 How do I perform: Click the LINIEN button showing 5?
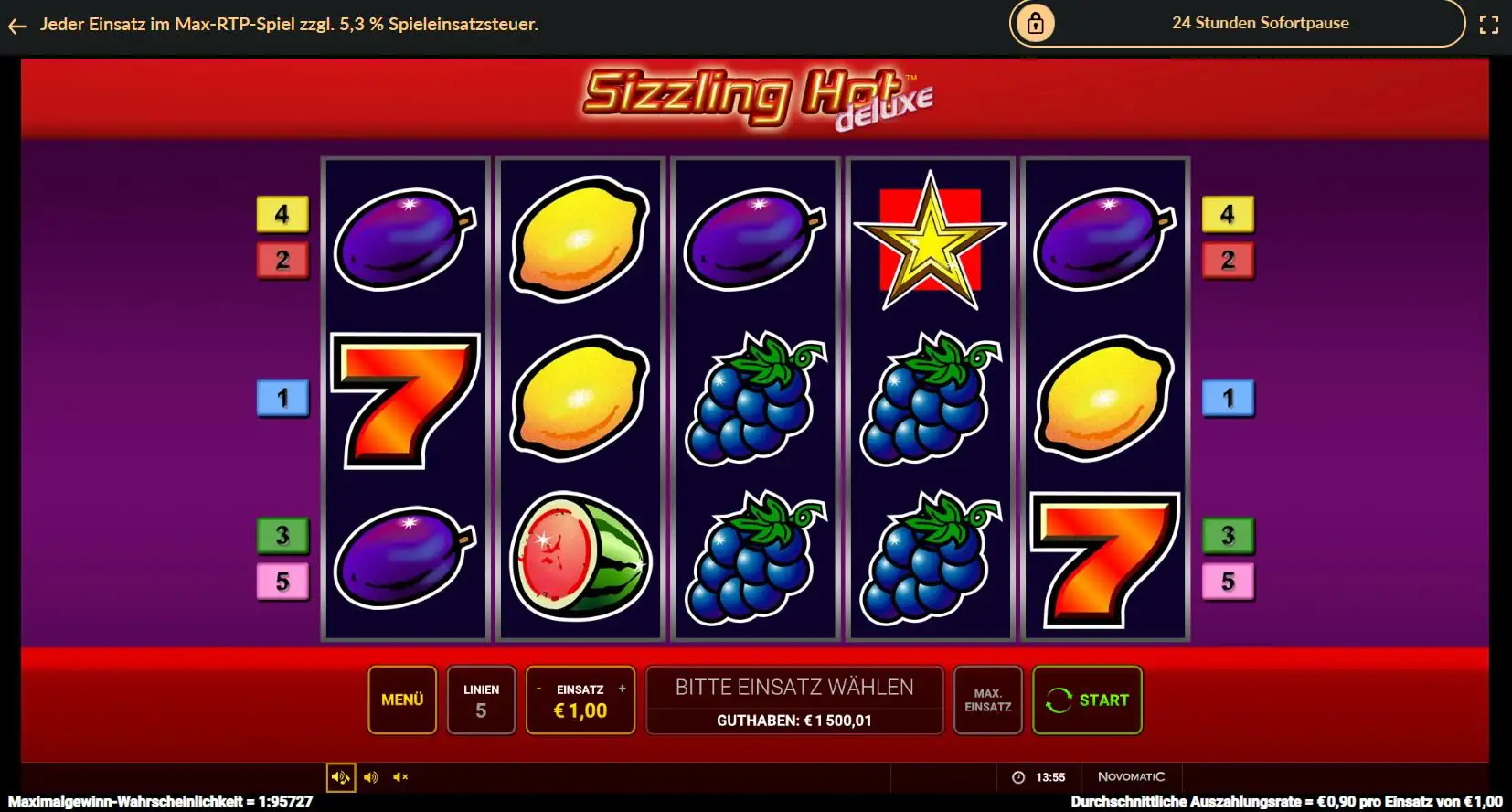pos(482,700)
